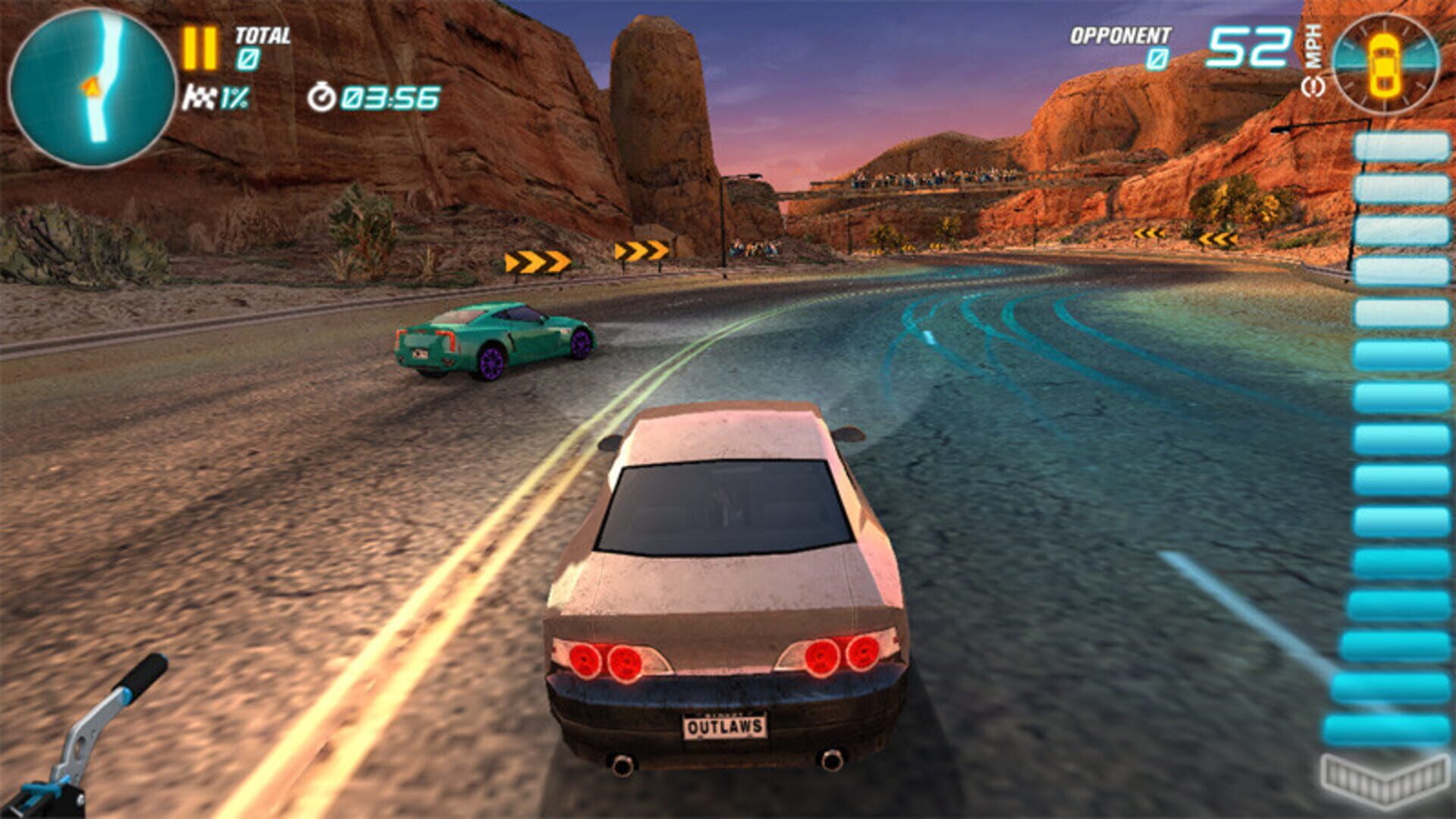The width and height of the screenshot is (1456, 819).
Task: Pause the race with the yellow pause button
Action: click(x=199, y=49)
